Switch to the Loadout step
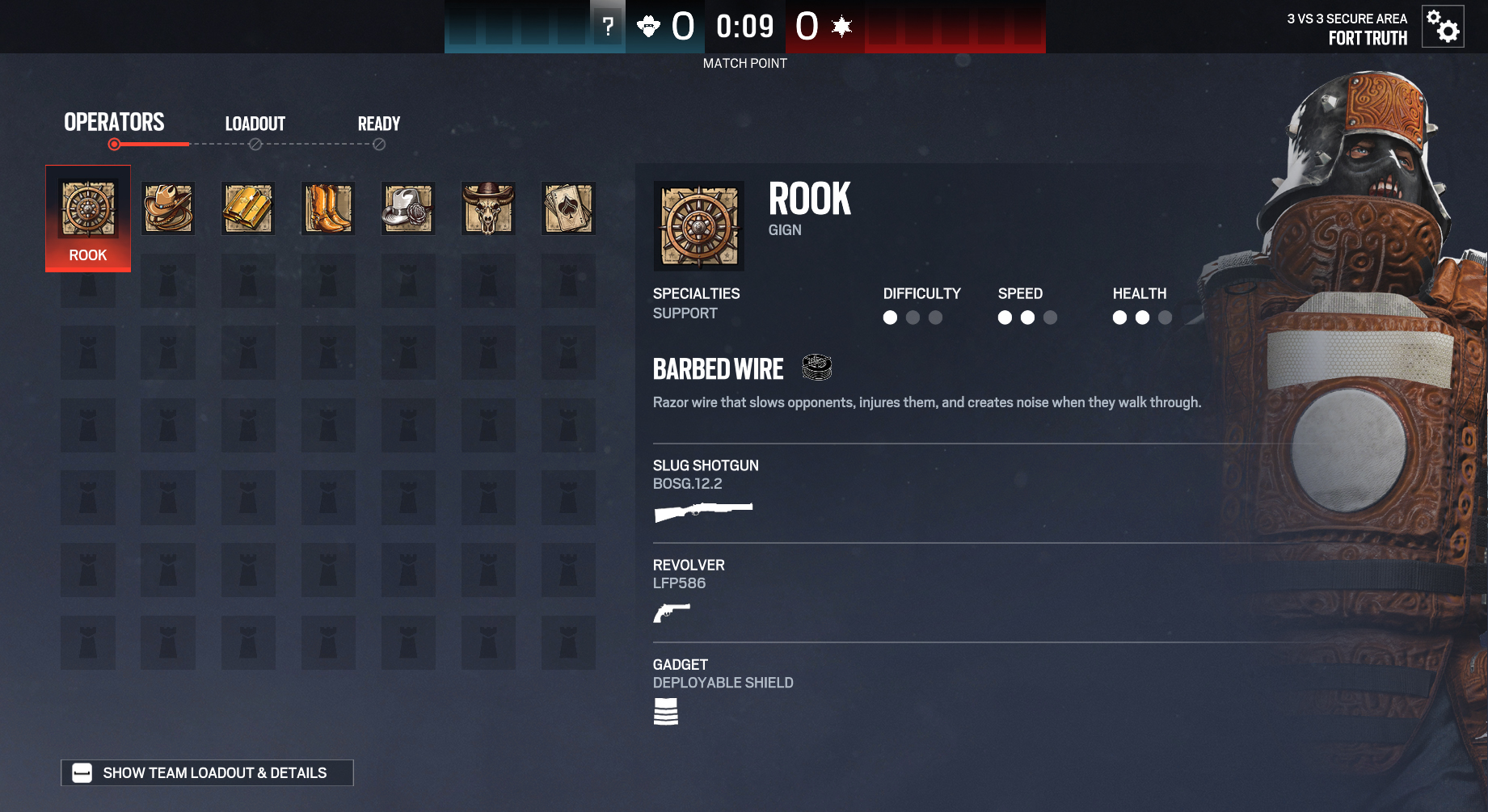This screenshot has width=1488, height=812. click(255, 124)
